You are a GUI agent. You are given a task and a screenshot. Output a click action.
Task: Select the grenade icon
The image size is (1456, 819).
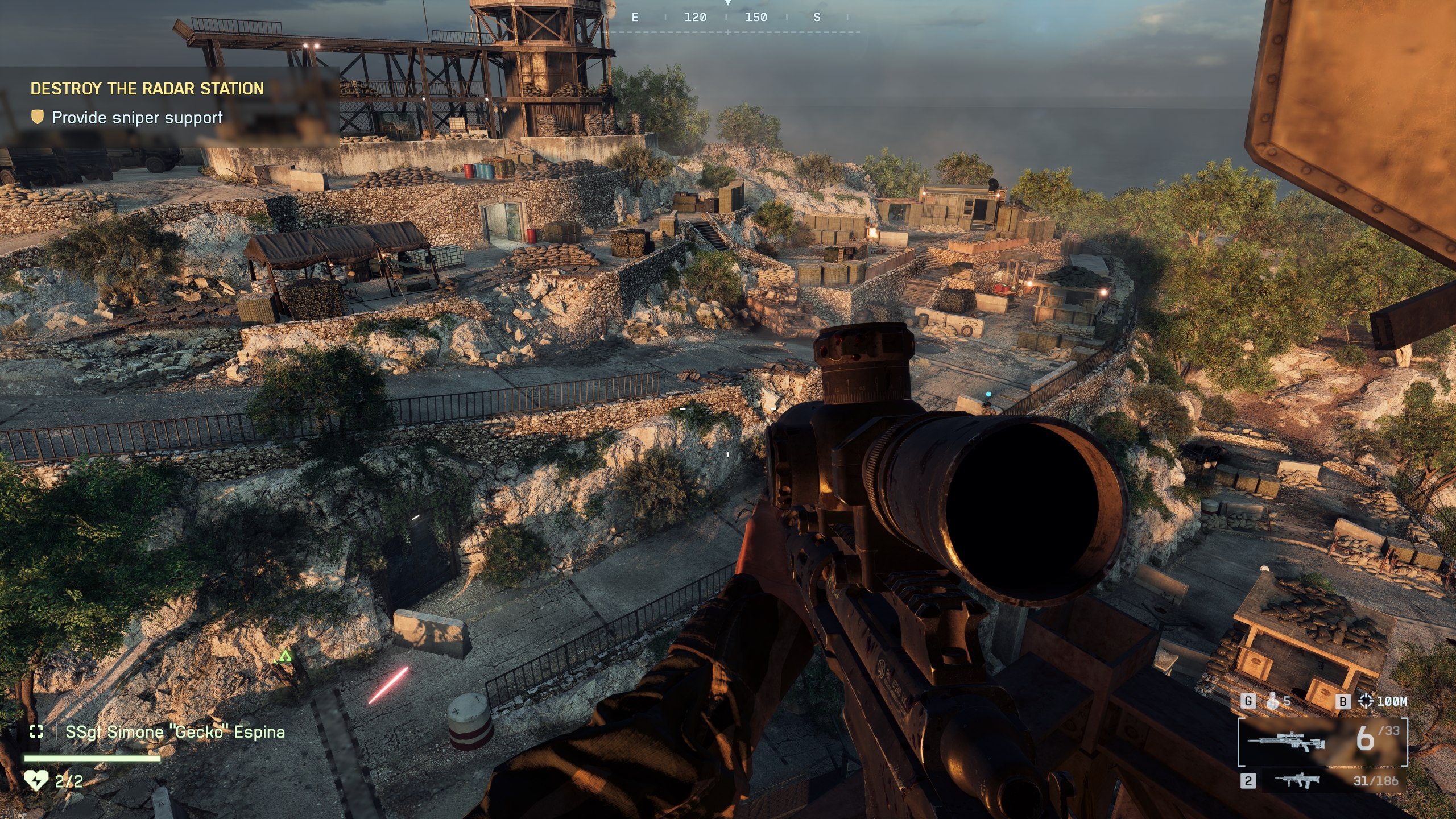click(x=1273, y=701)
